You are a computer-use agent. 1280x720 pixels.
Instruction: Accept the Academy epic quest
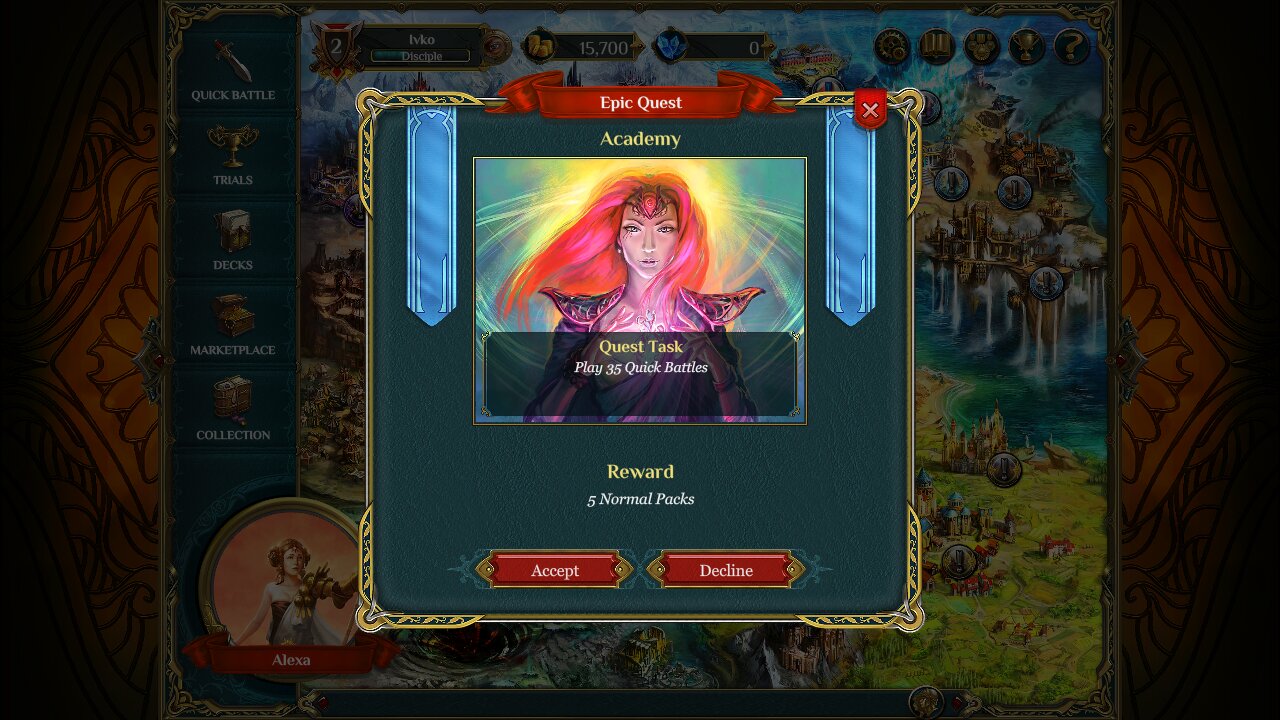click(x=554, y=570)
